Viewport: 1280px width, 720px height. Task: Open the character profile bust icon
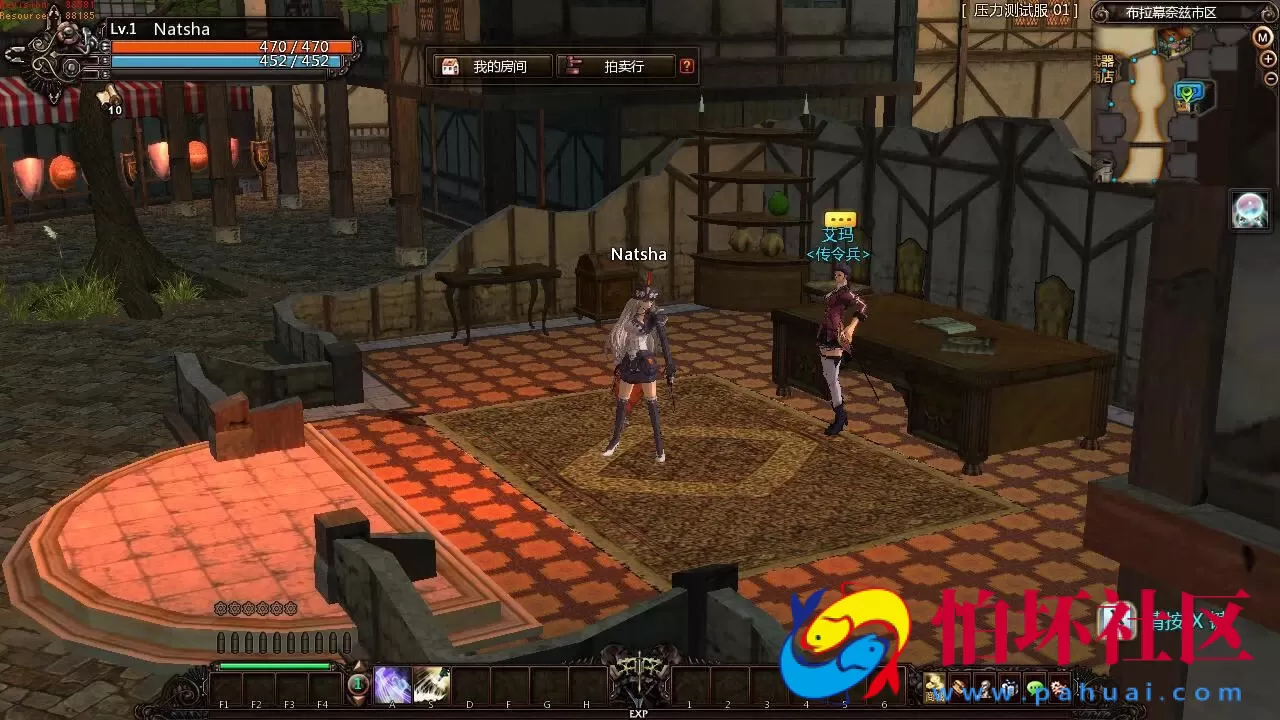coord(985,688)
